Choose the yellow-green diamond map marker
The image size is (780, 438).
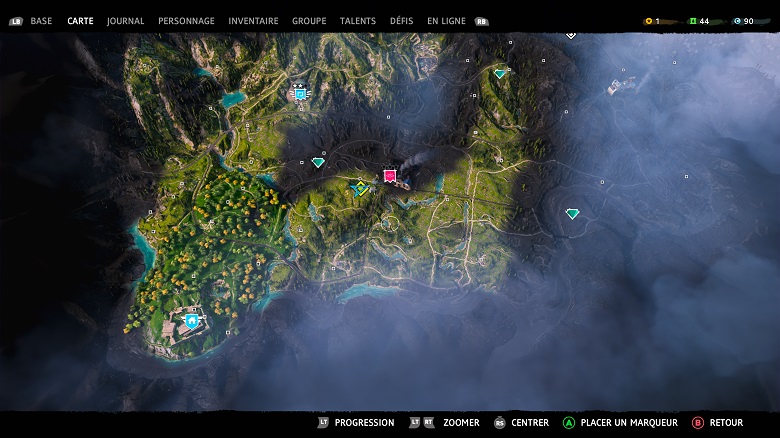360,187
